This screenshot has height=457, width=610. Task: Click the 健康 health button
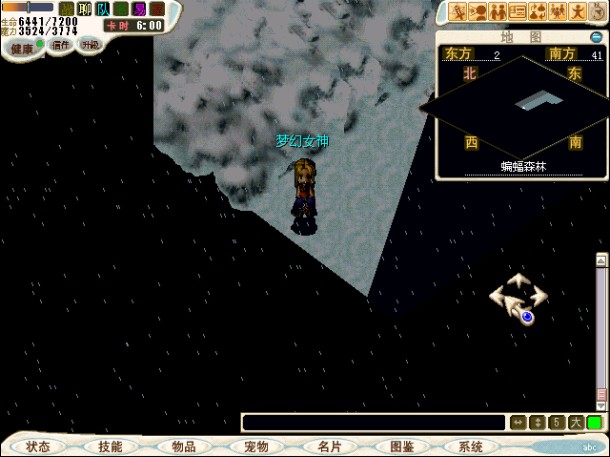pos(22,47)
